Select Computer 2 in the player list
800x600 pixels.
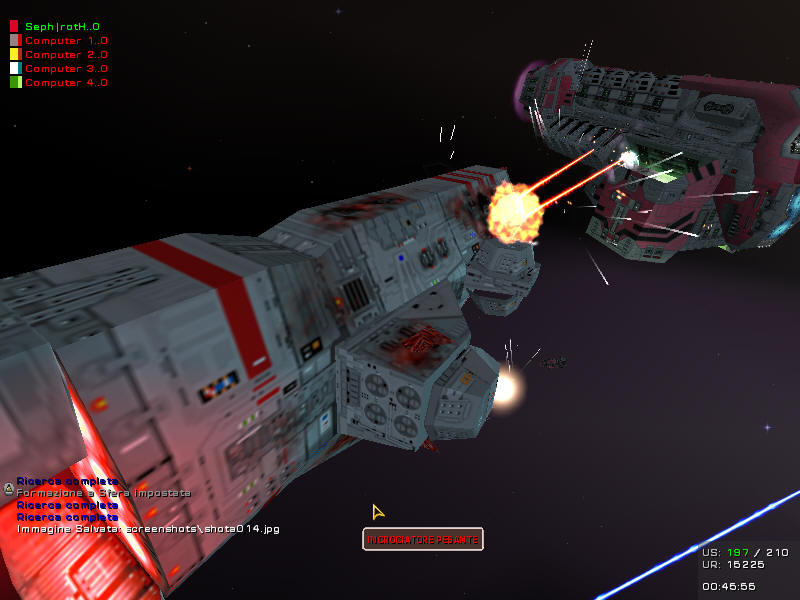[66, 54]
